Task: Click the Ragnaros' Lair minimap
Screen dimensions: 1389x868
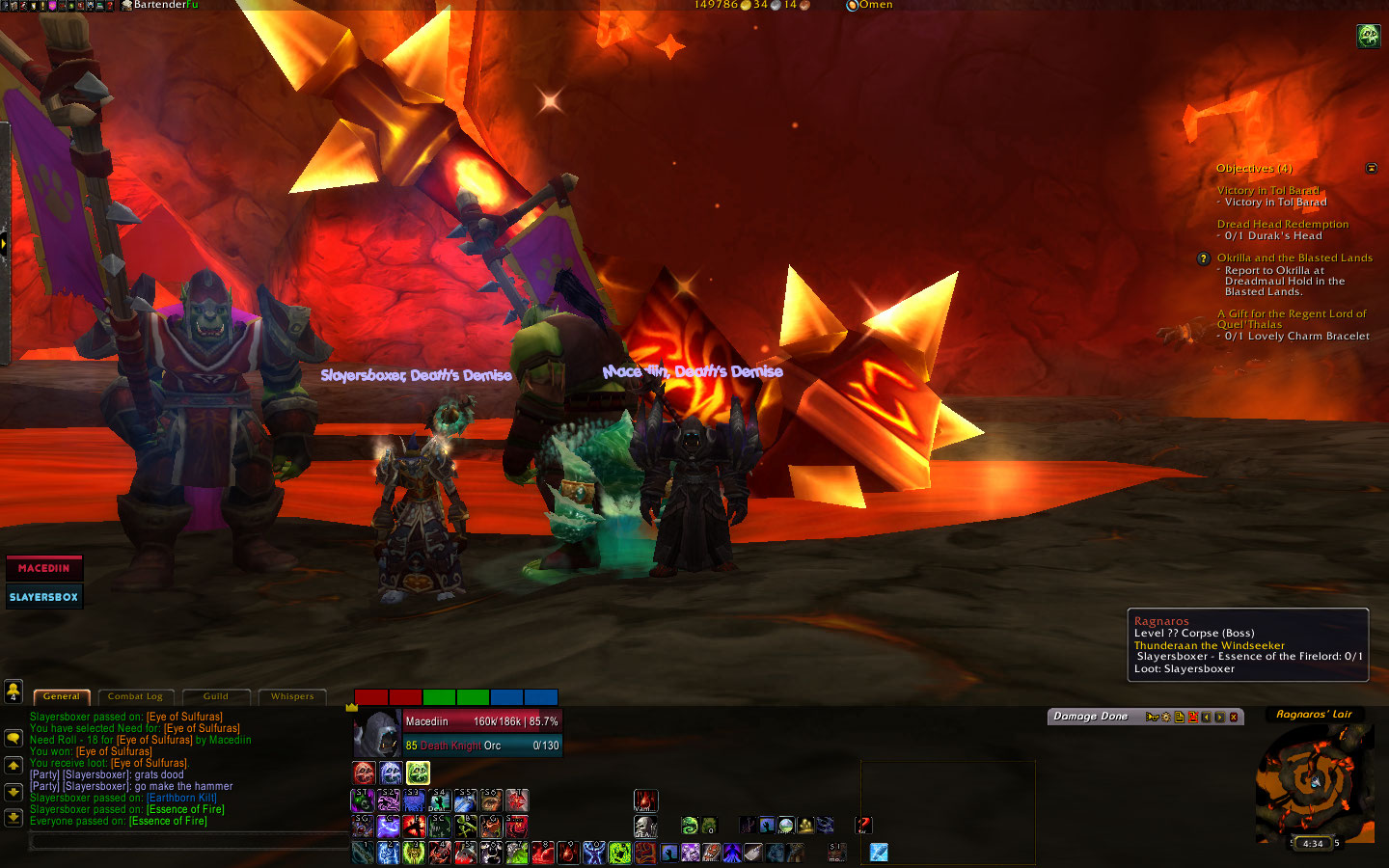Action: tap(1315, 779)
